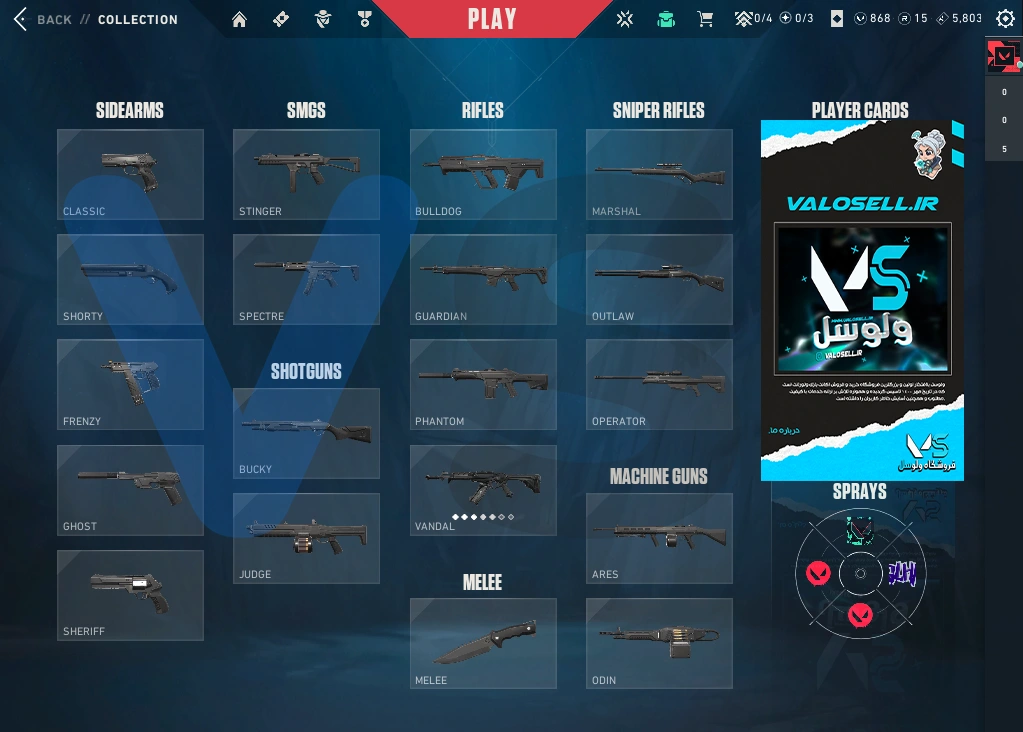Select the Odin machine gun tile
This screenshot has width=1023, height=732.
[659, 643]
